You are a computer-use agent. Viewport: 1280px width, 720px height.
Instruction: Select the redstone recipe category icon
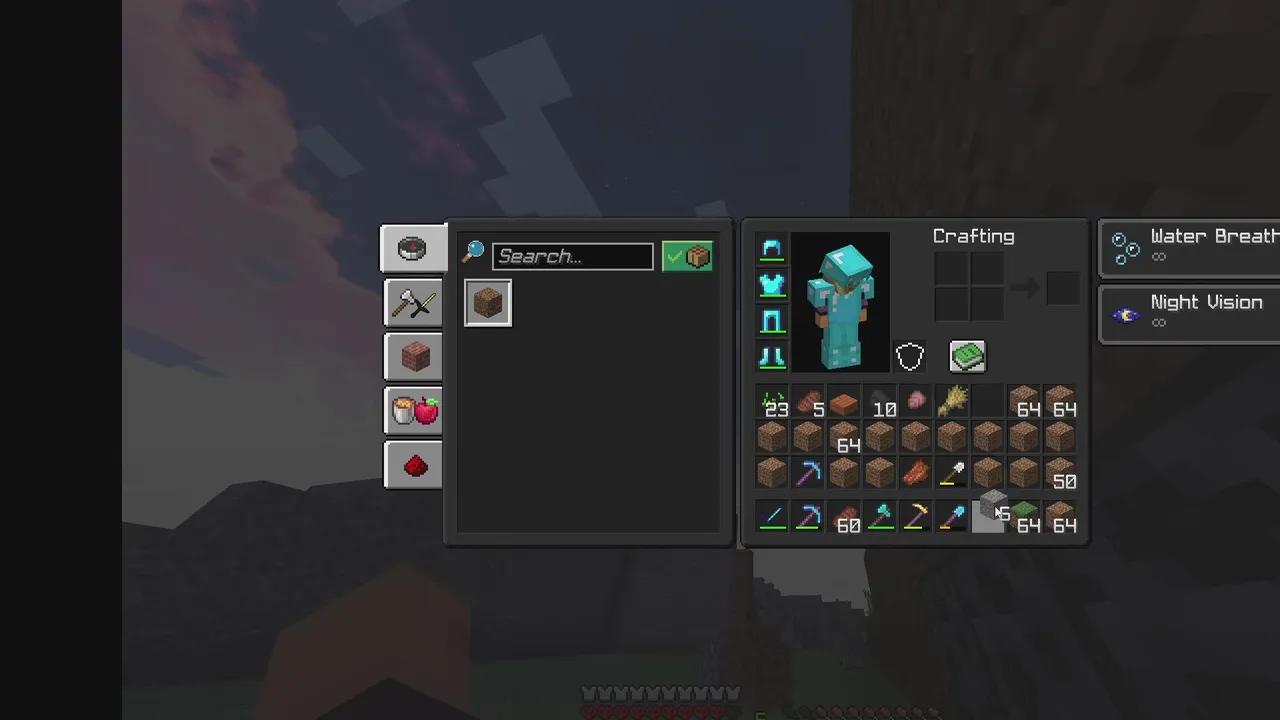pos(413,465)
